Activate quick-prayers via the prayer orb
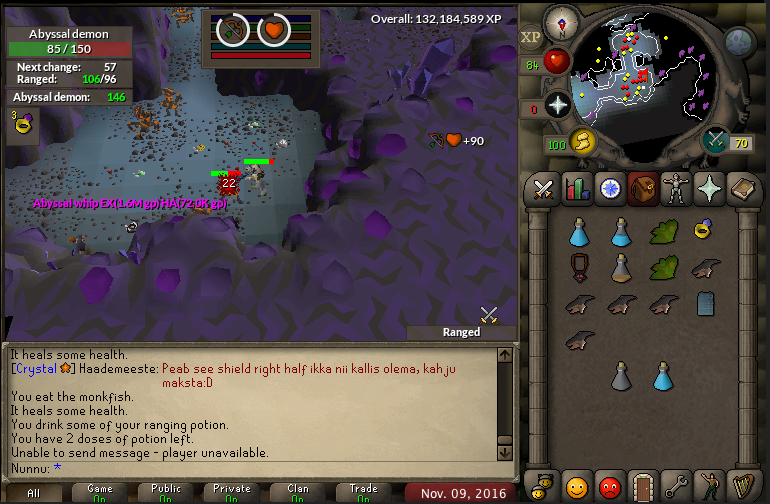 coord(557,105)
